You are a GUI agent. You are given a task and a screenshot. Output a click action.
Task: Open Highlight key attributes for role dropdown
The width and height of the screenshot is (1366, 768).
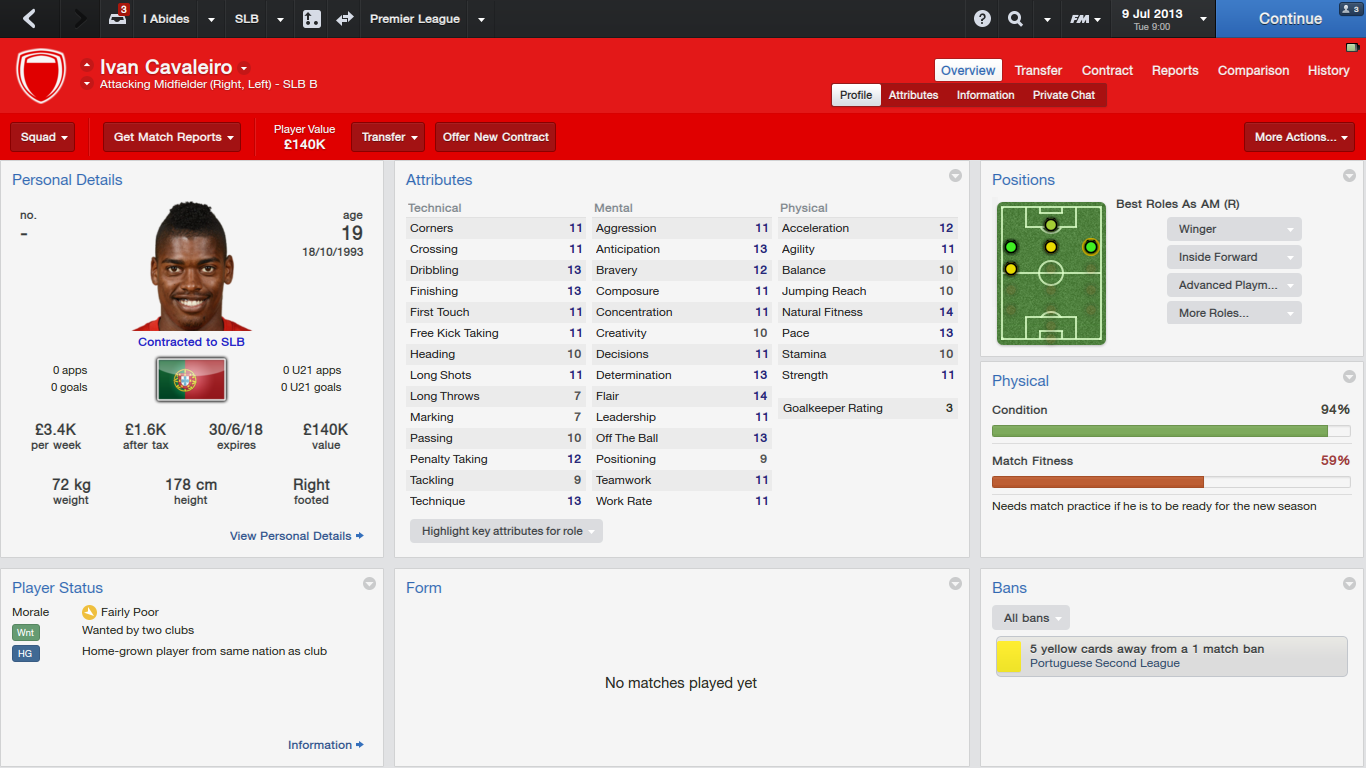point(506,531)
